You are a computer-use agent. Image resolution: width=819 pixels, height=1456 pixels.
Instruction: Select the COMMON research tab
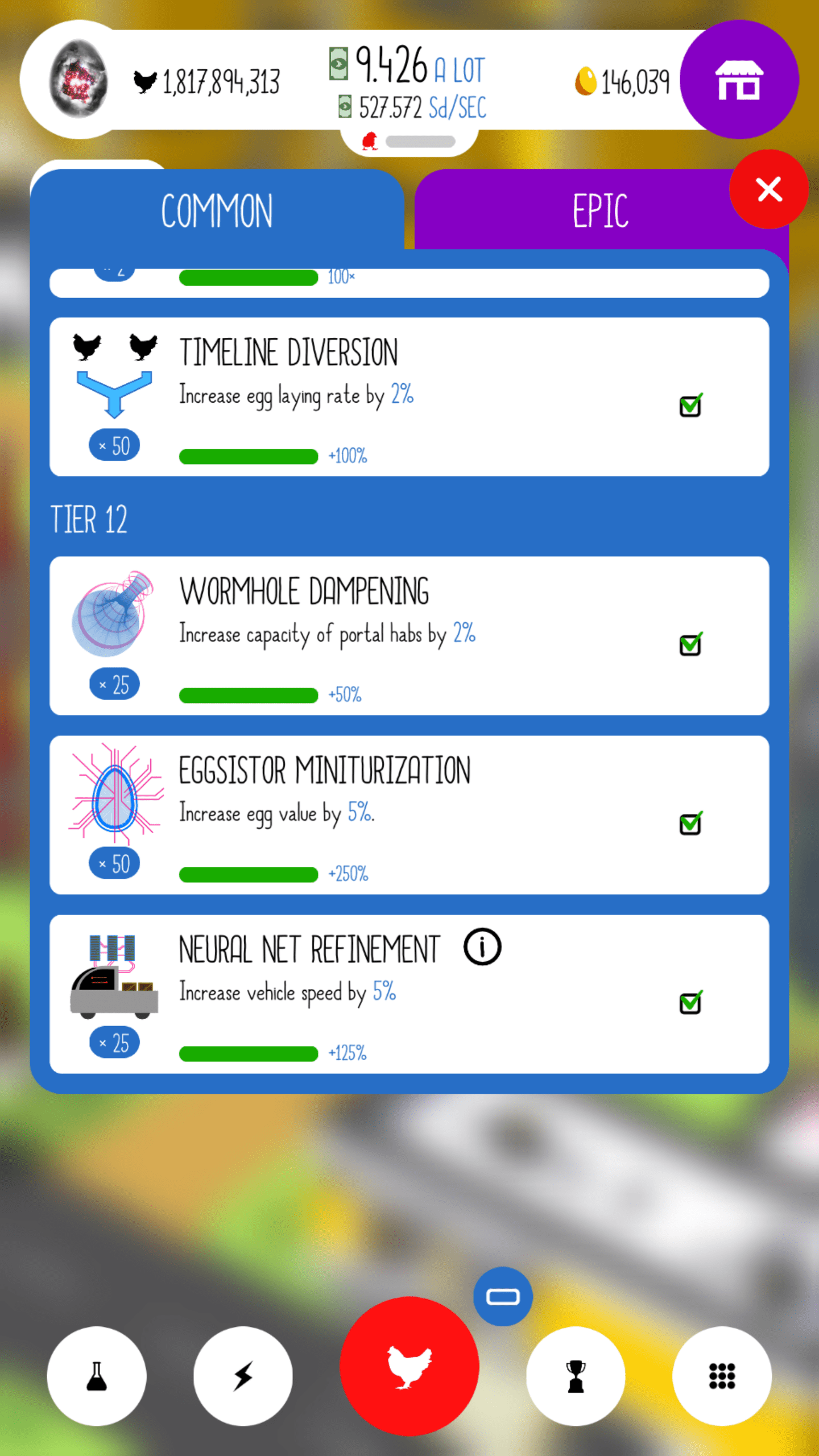pos(217,209)
